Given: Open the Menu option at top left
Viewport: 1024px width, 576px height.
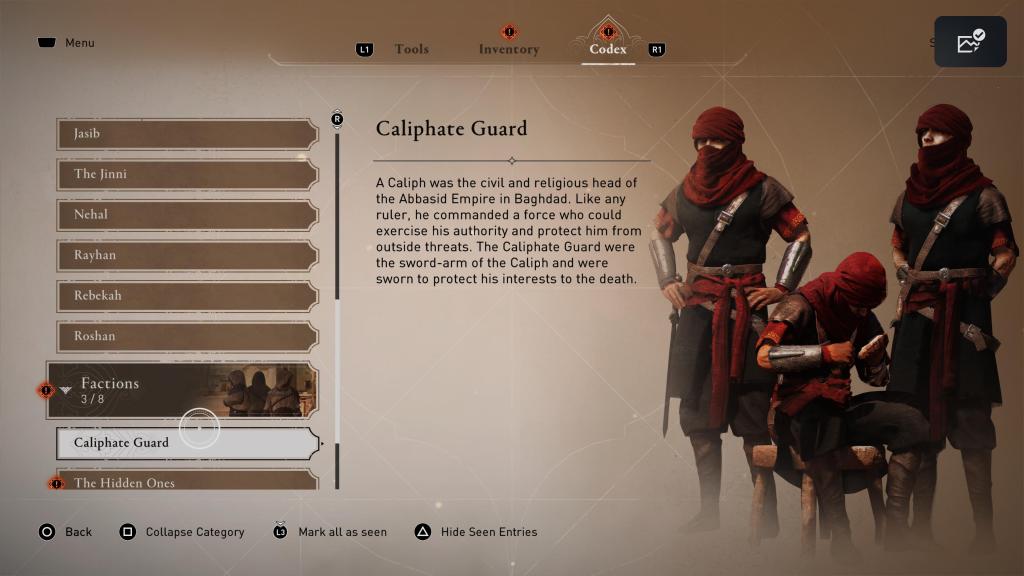Looking at the screenshot, I should [x=67, y=43].
